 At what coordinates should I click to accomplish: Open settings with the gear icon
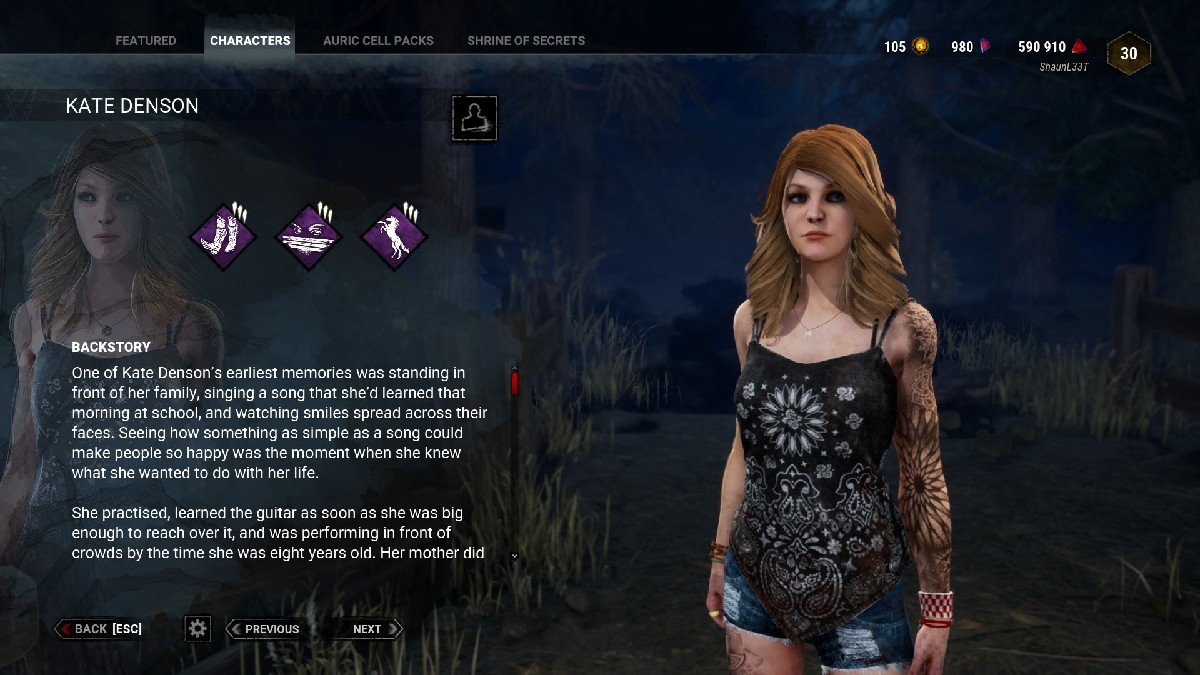tap(198, 629)
